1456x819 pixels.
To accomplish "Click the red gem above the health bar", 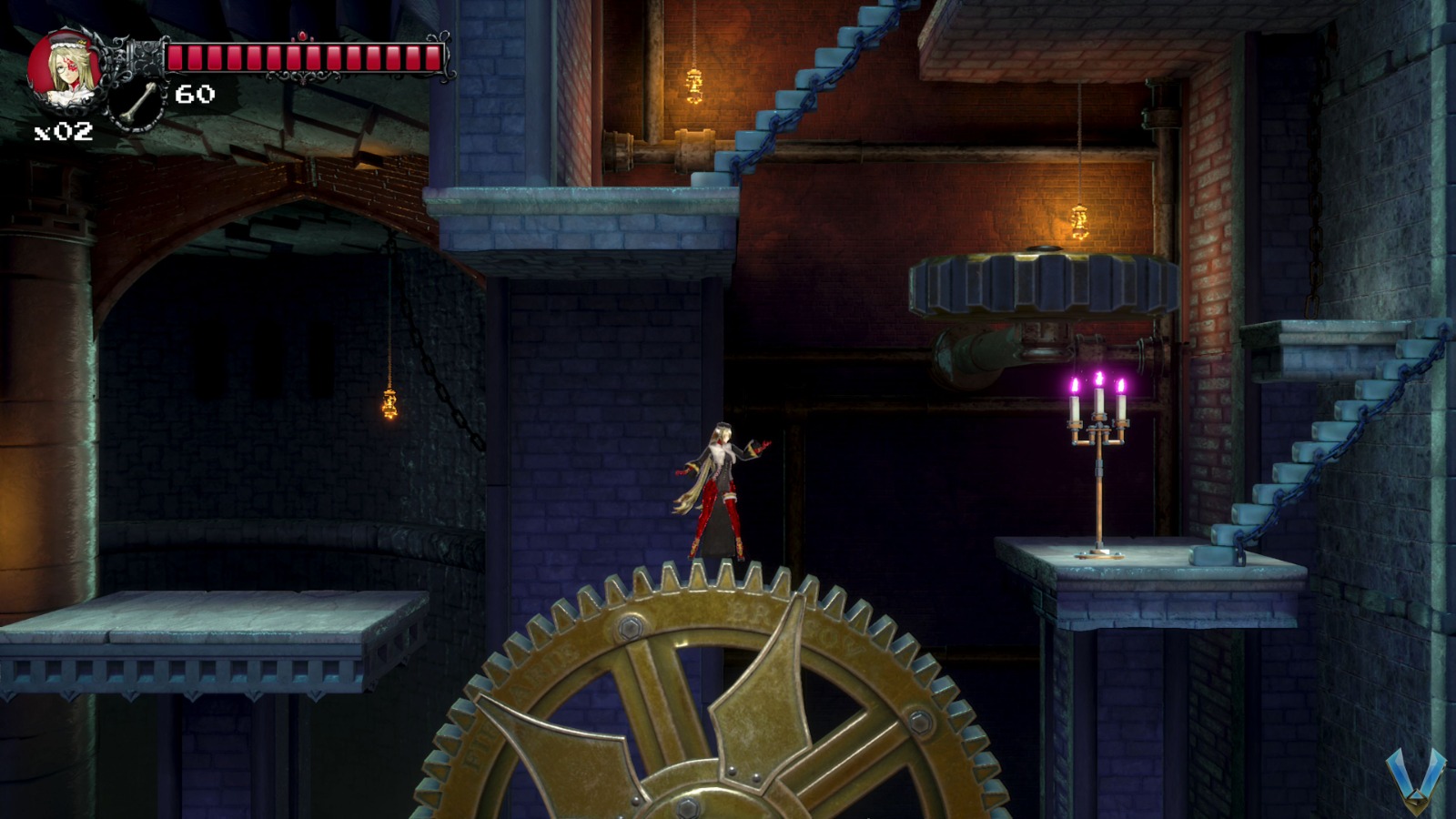I will 303,35.
